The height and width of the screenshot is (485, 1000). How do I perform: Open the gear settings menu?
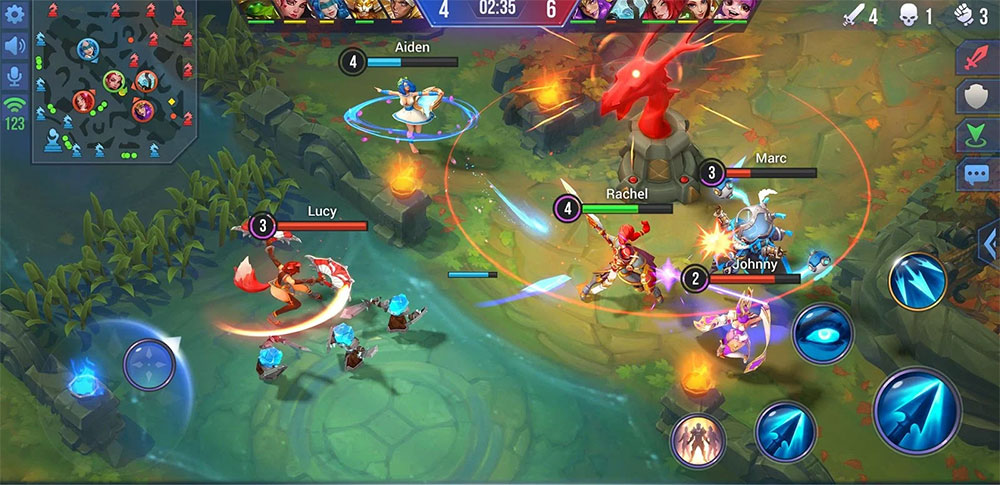pyautogui.click(x=14, y=13)
